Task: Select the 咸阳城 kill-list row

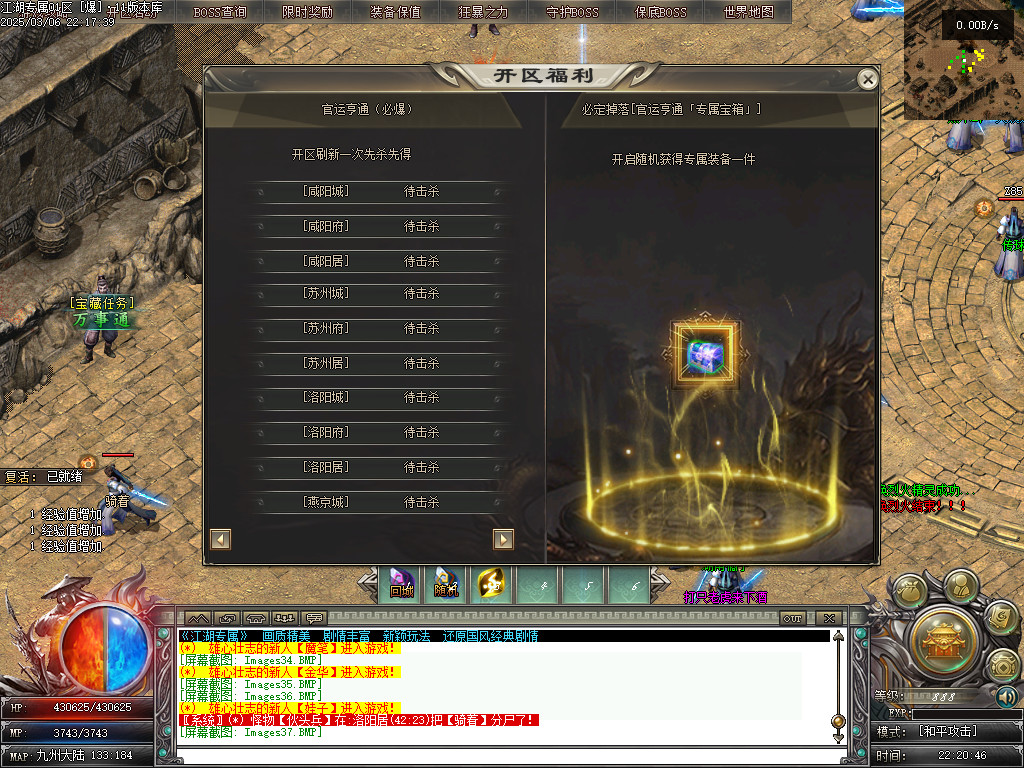Action: coord(375,191)
